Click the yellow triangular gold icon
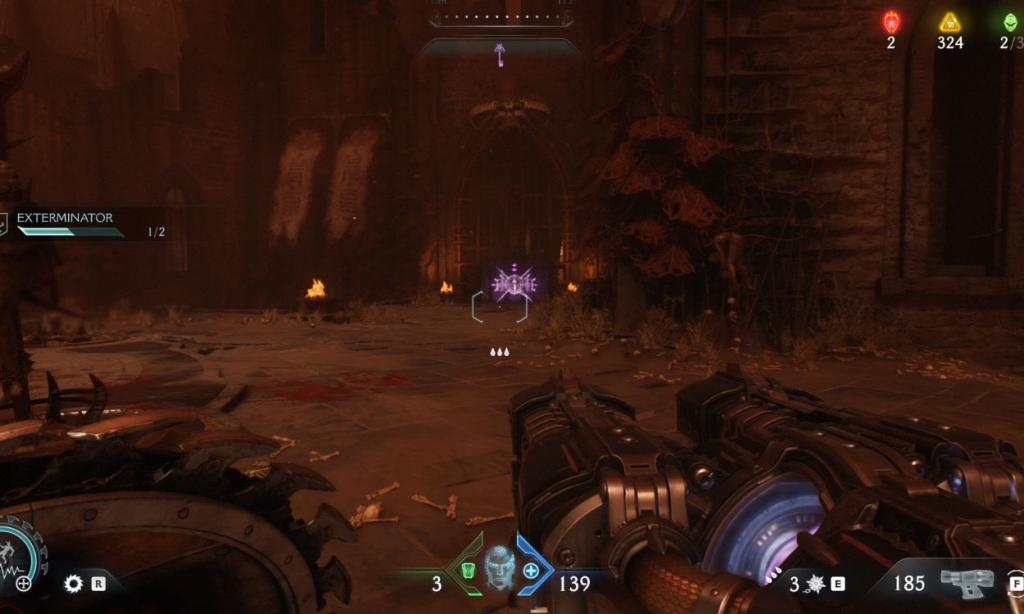Viewport: 1024px width, 614px height. point(949,22)
